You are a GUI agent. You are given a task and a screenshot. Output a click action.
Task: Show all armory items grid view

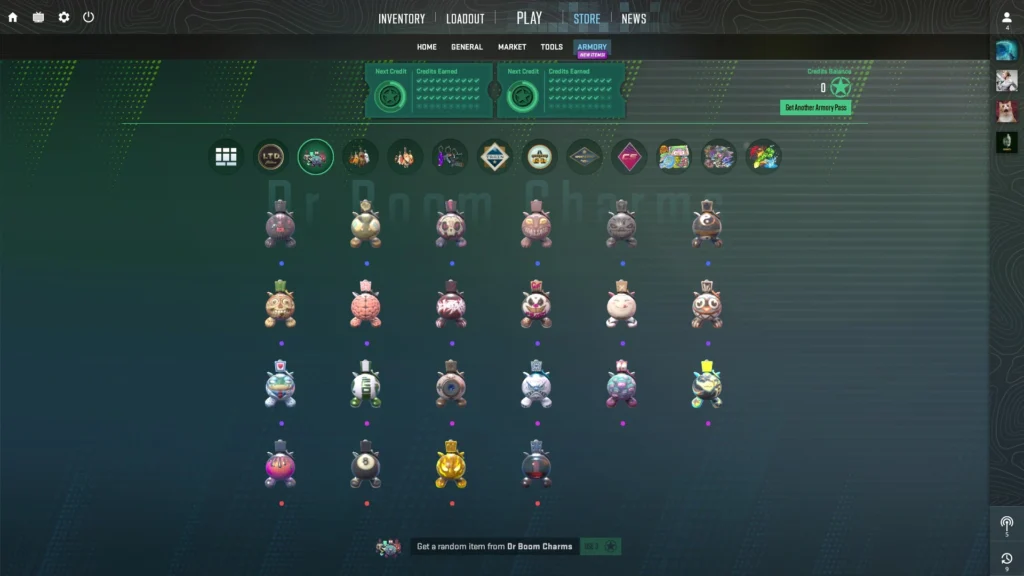pos(227,156)
